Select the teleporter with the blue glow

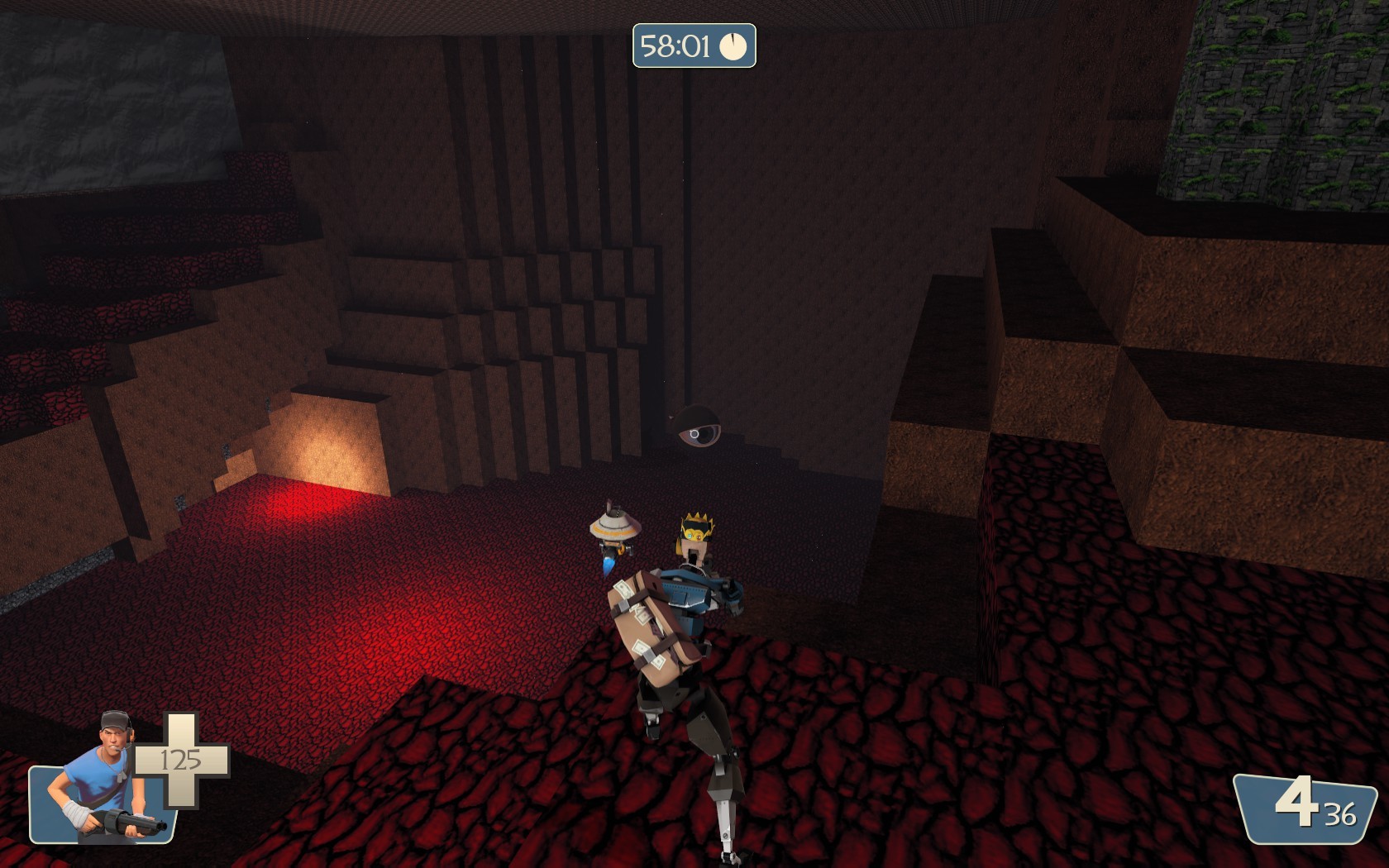coord(616,533)
